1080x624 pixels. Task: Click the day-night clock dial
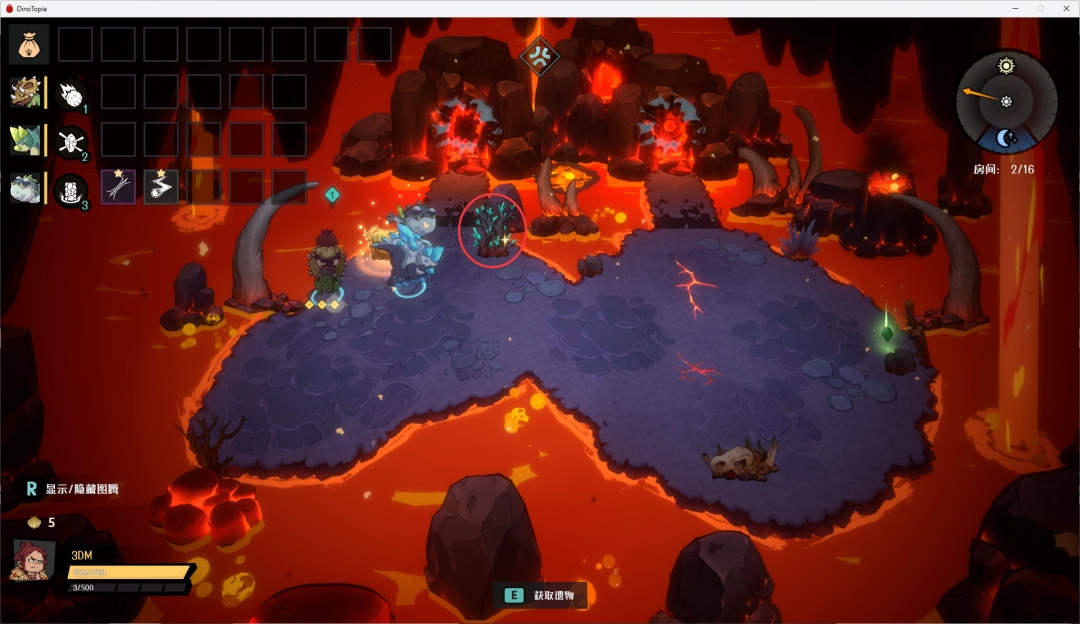point(1006,101)
